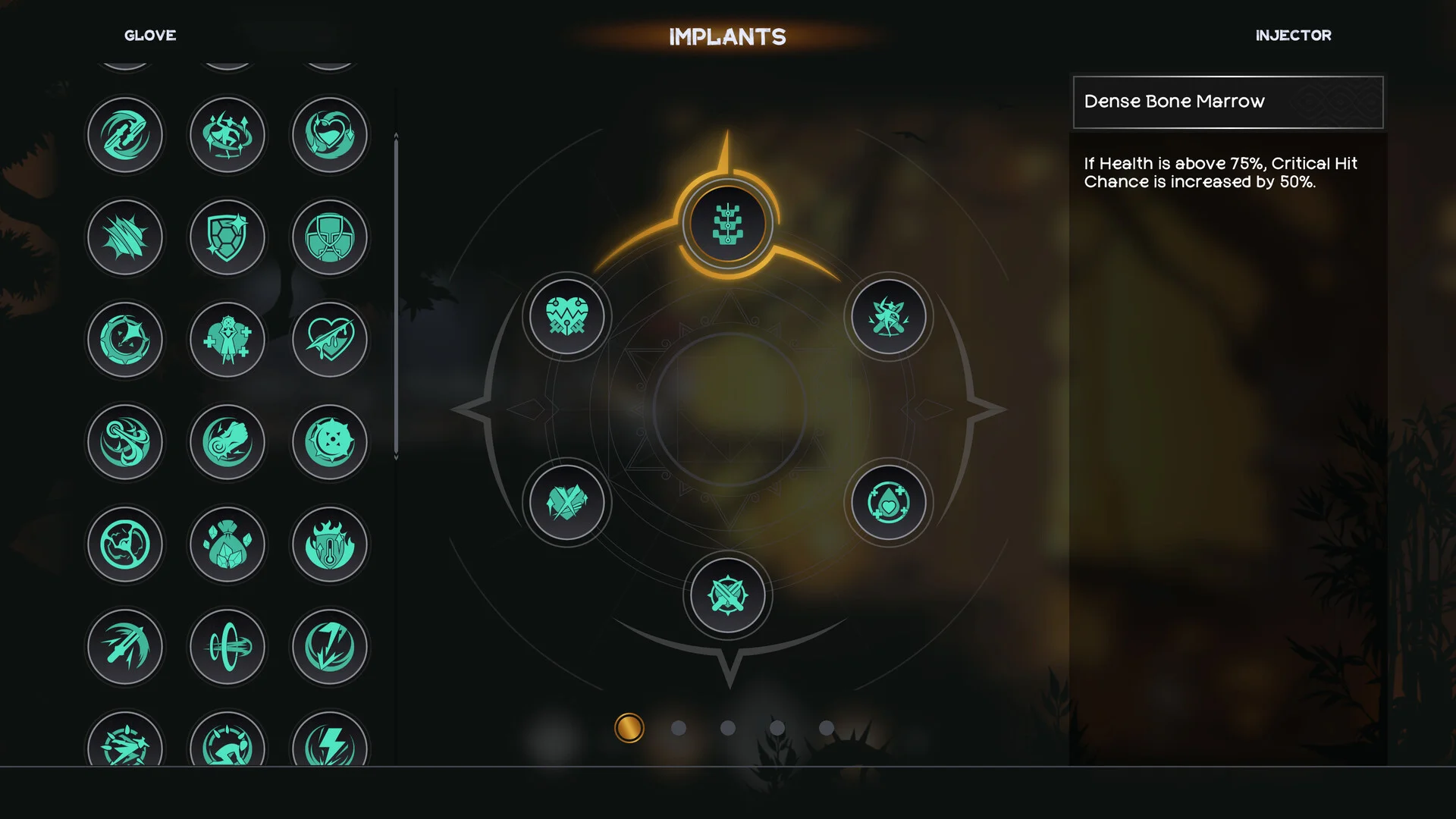Screen dimensions: 1456x819
Task: Open the first golden loadout page dot
Action: click(629, 728)
